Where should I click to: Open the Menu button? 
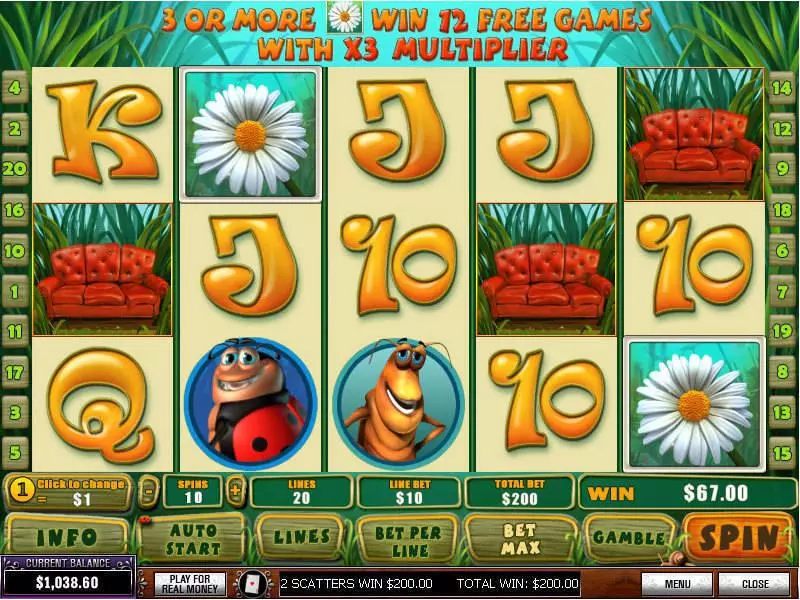677,583
